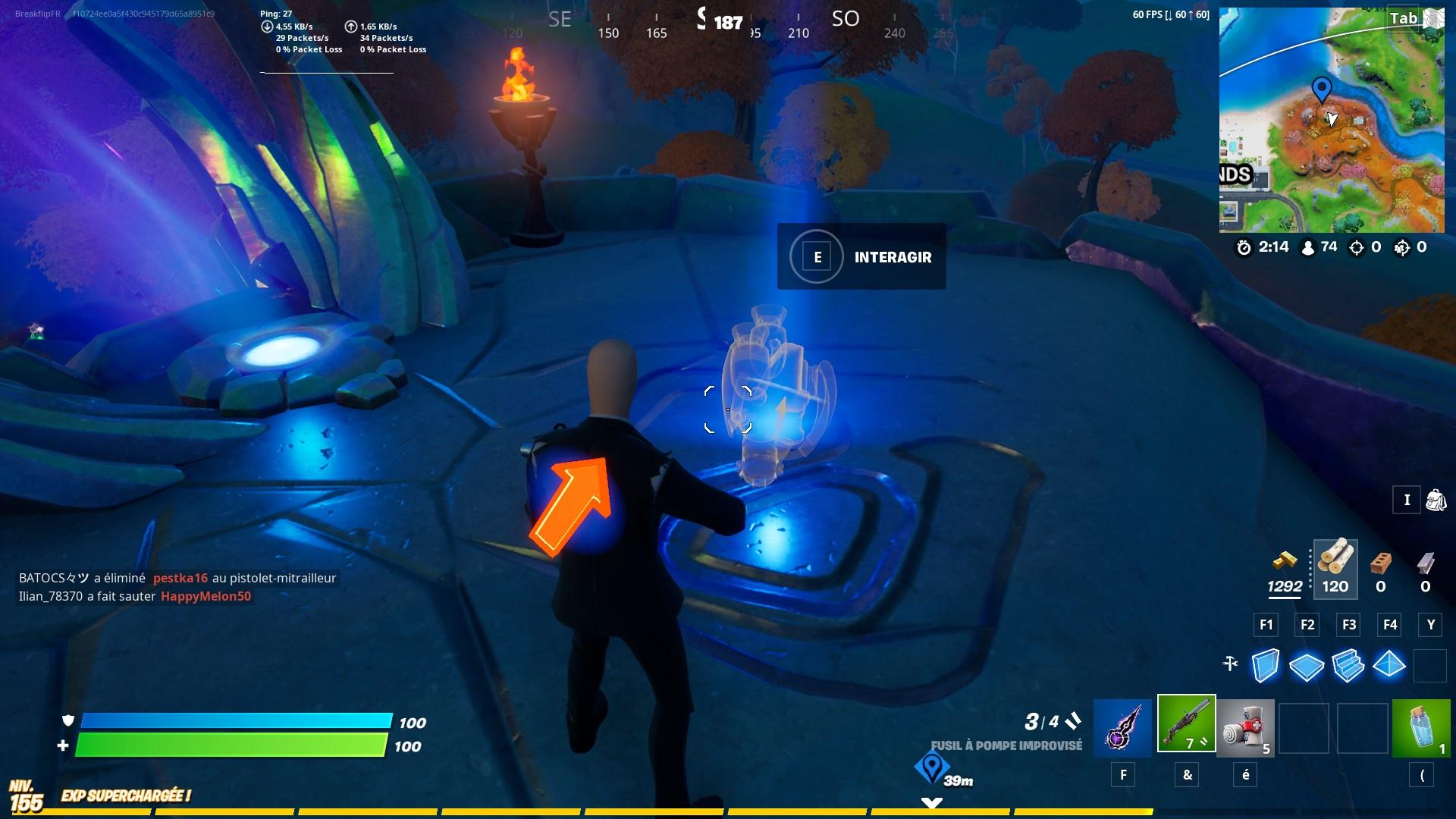Click the storm timer showing 2:14
This screenshot has width=1456, height=819.
point(1266,246)
